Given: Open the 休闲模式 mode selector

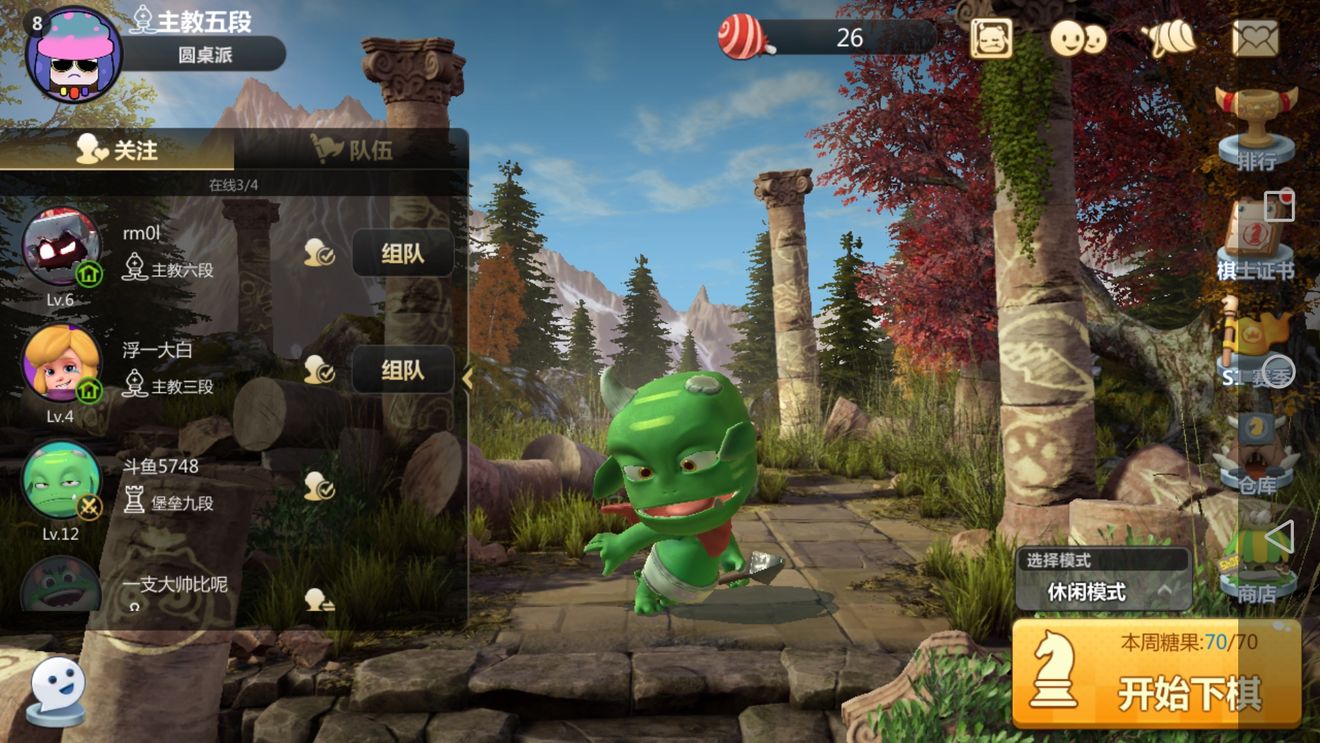Looking at the screenshot, I should [x=1104, y=591].
